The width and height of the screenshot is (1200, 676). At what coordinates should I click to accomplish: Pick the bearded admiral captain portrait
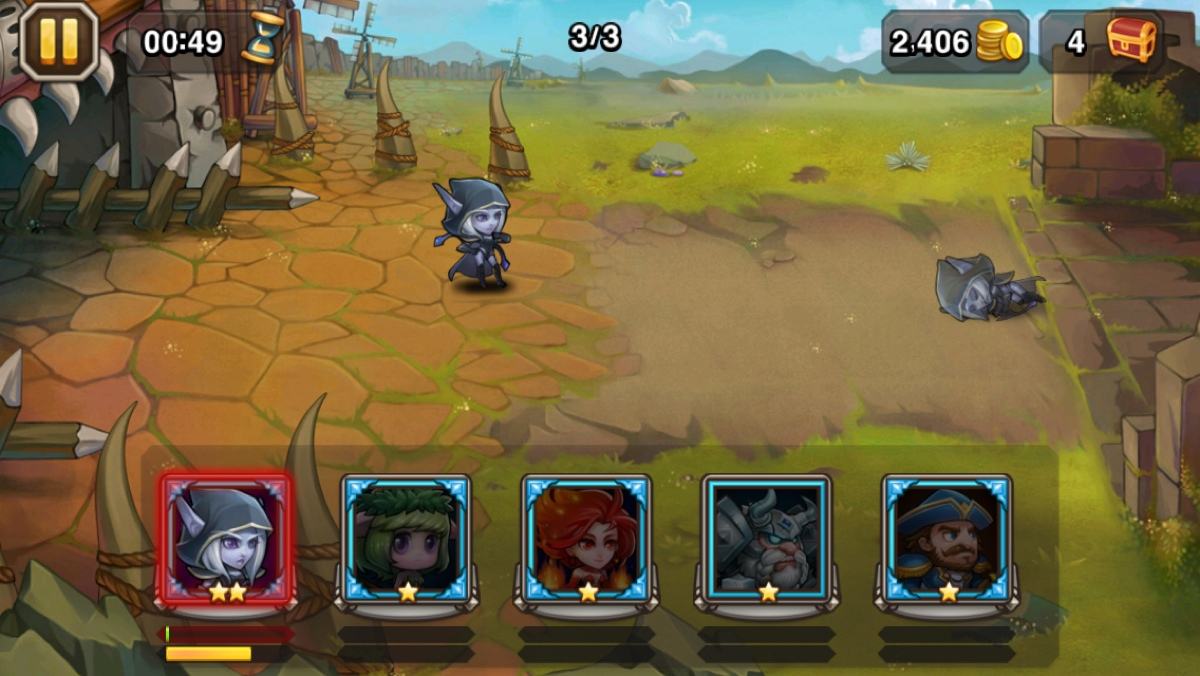tap(946, 540)
